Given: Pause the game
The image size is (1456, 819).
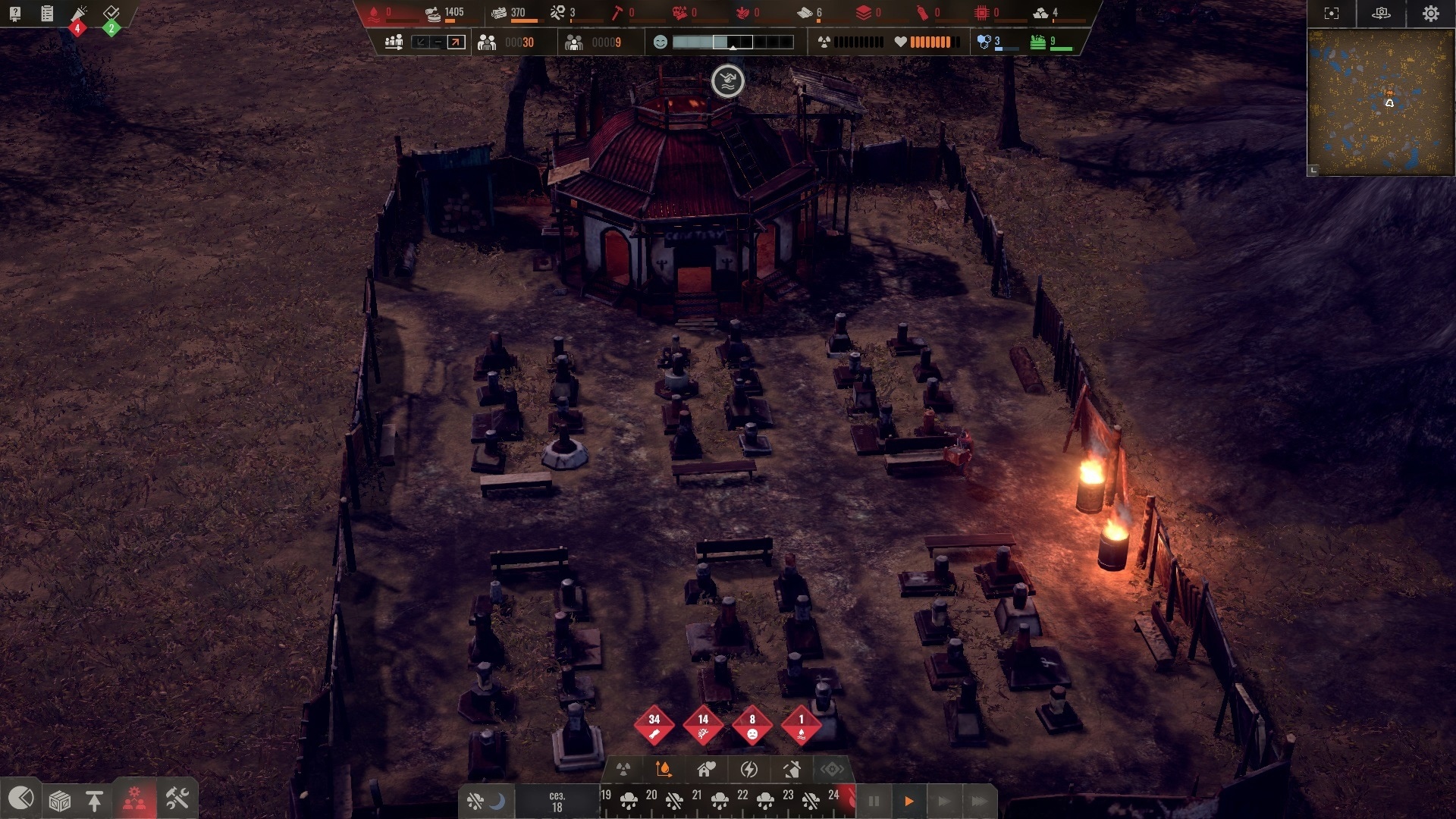Looking at the screenshot, I should click(x=874, y=801).
